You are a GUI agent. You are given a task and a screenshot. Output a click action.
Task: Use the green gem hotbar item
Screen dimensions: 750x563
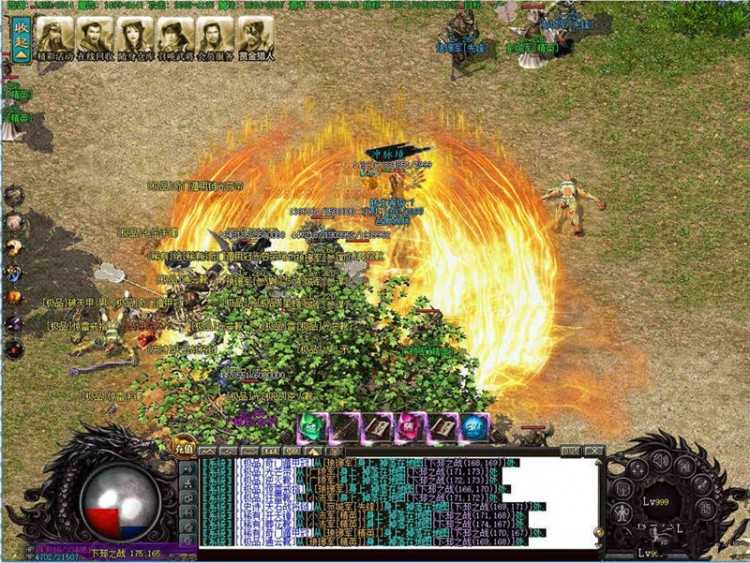coord(311,428)
